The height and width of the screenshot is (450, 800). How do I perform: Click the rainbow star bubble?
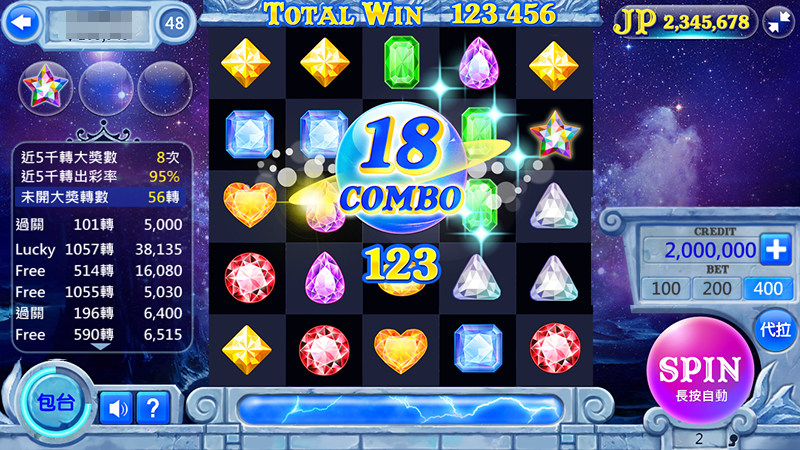(45, 89)
